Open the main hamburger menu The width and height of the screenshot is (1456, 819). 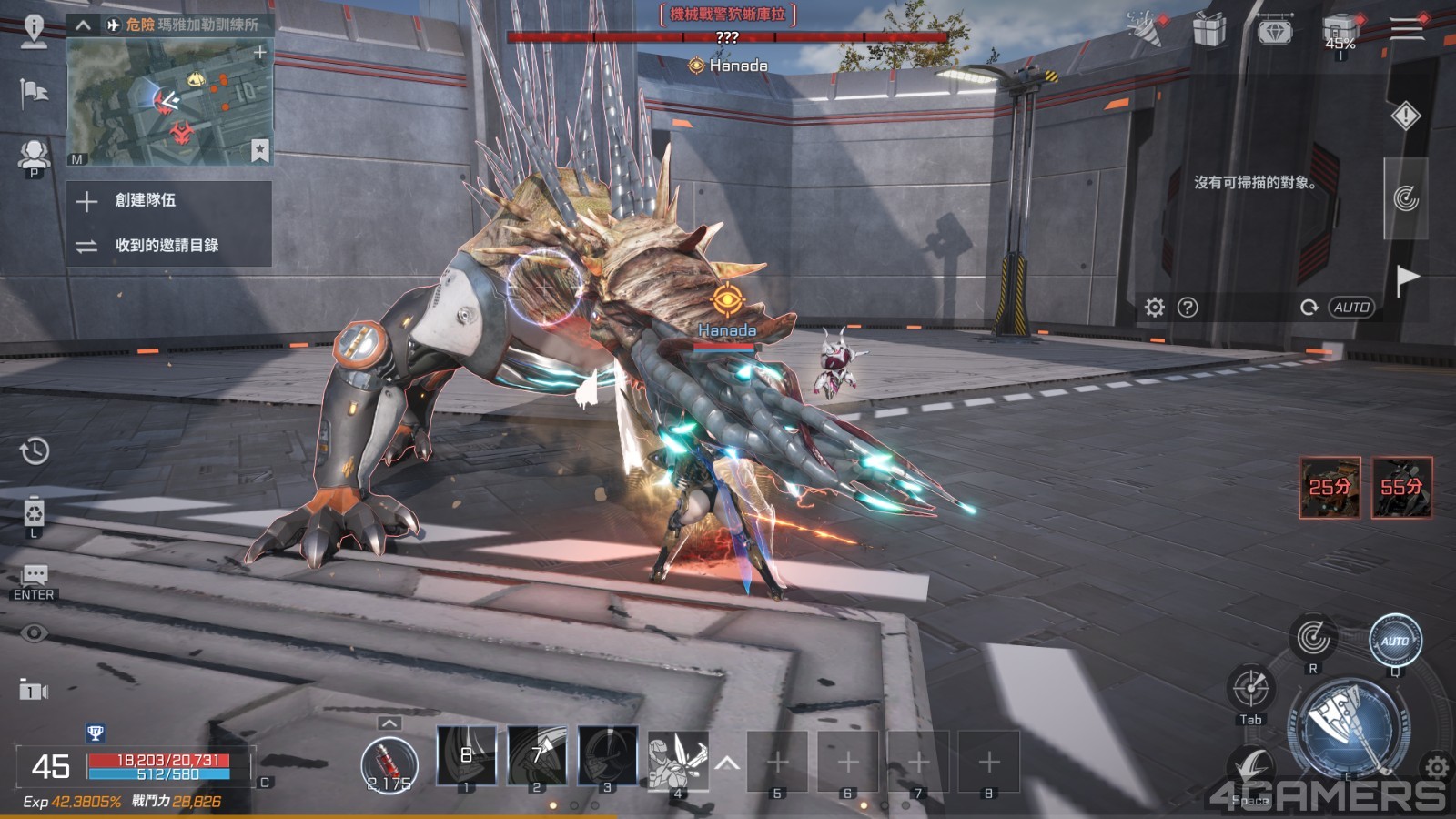tap(1406, 29)
